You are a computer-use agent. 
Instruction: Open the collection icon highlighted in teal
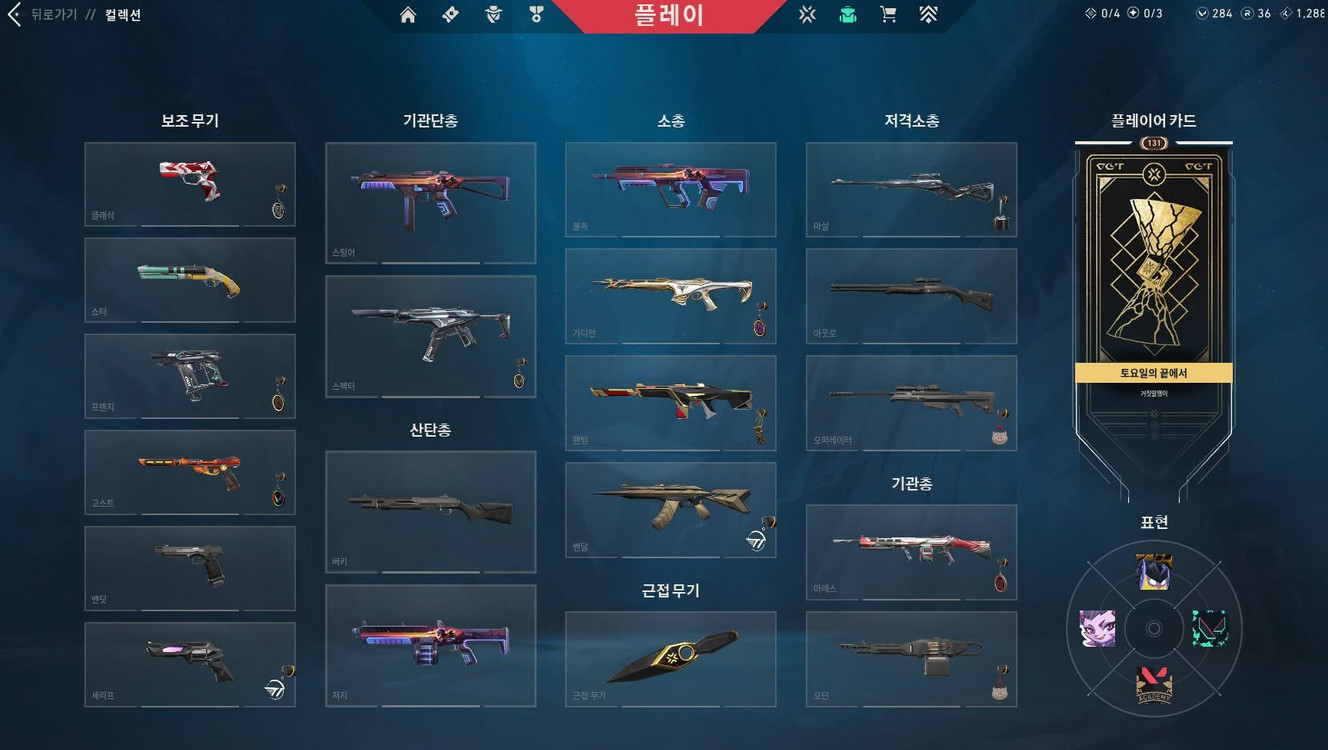(x=848, y=15)
